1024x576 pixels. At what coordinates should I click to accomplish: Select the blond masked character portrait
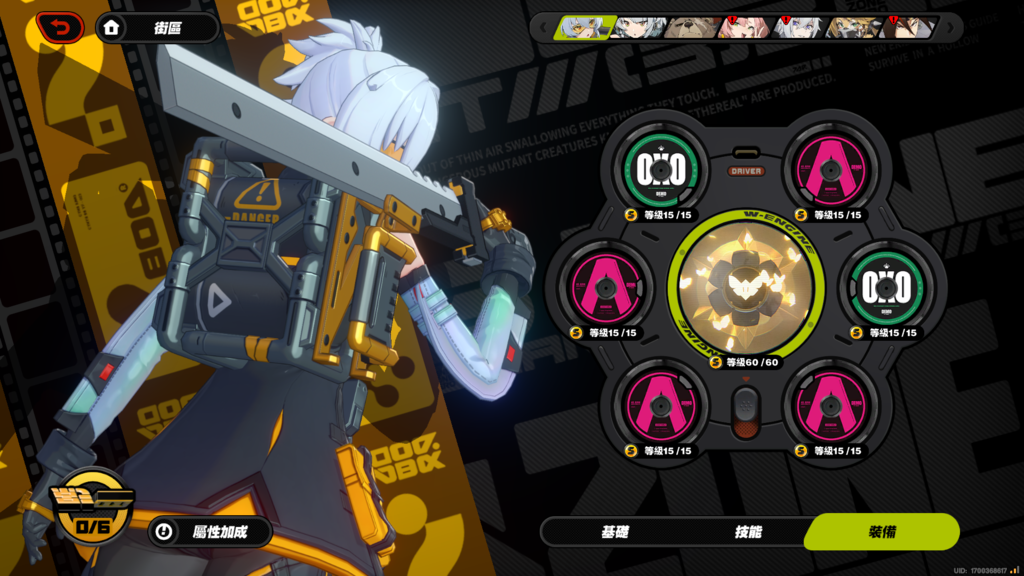850,27
